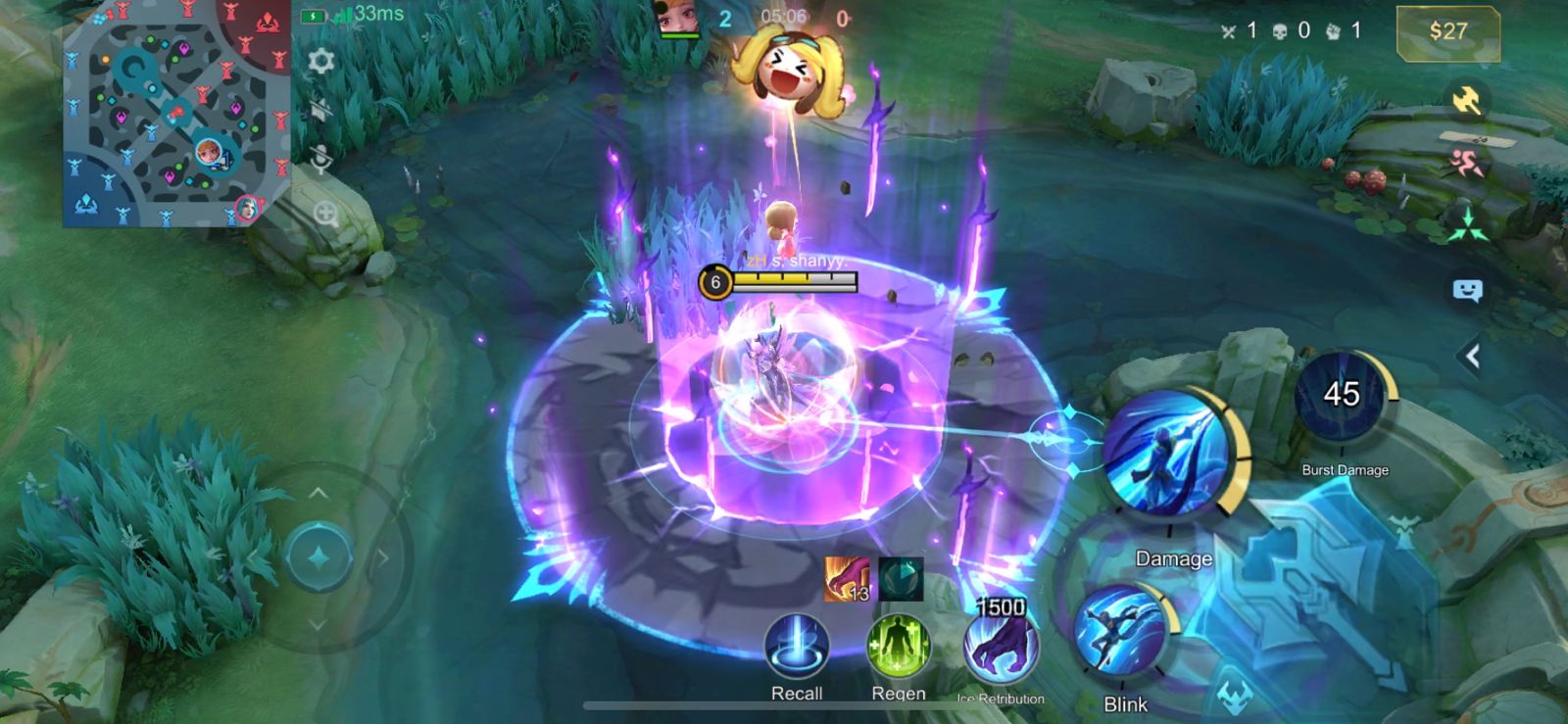Expand the side panel with the left arrow
This screenshot has height=724, width=1568.
1471,357
